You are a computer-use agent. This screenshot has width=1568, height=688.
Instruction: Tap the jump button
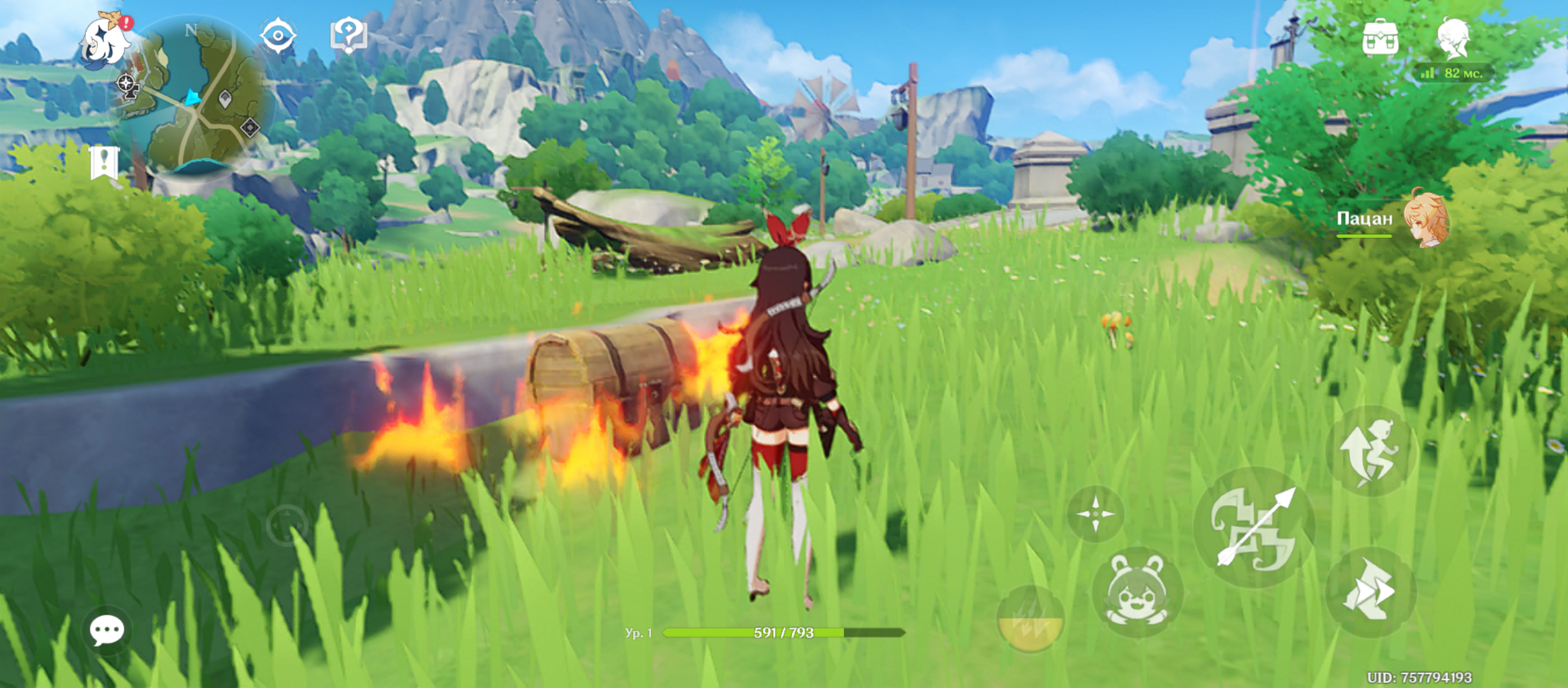(1370, 451)
